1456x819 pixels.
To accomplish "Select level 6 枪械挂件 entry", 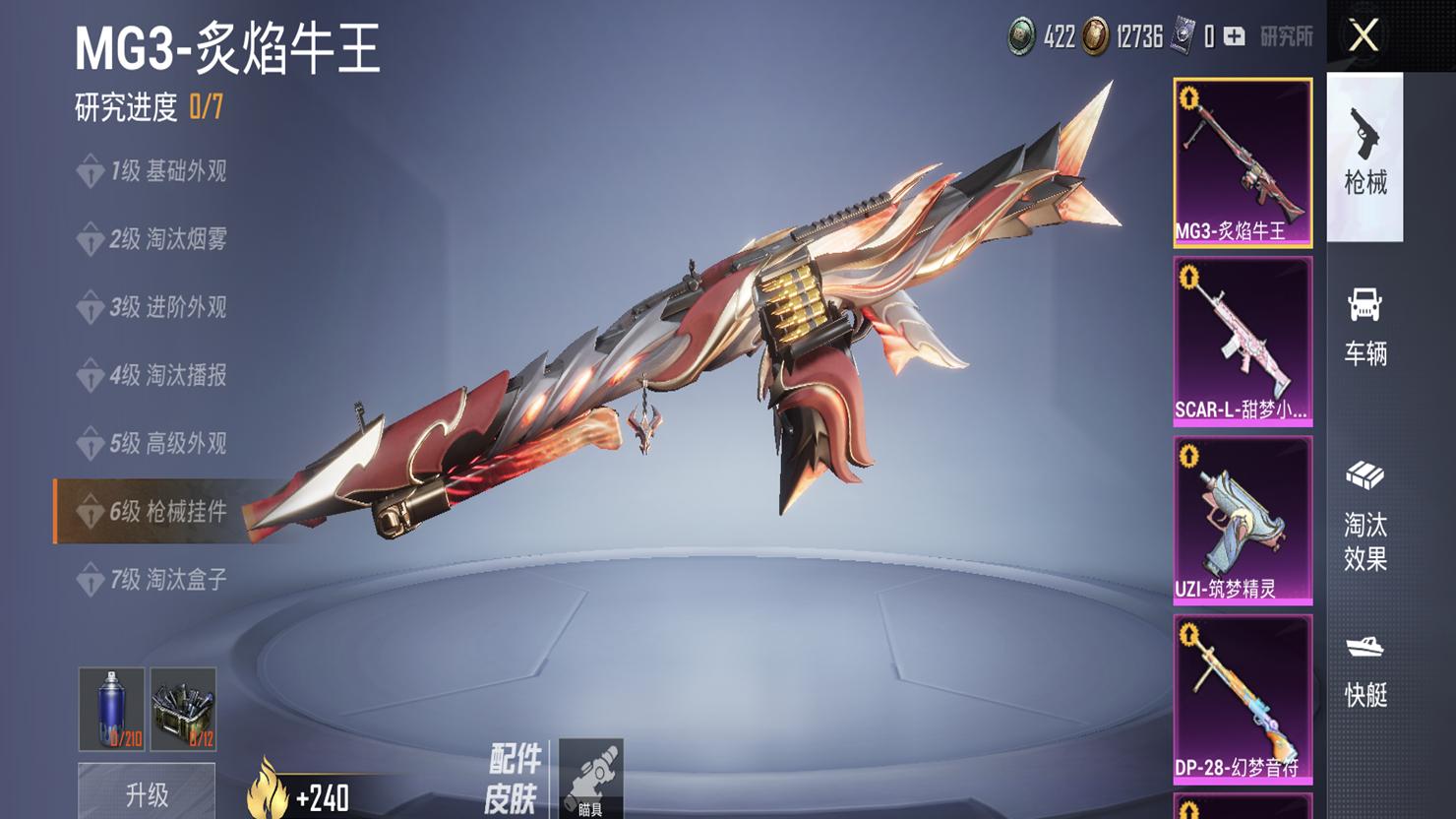I will point(167,511).
